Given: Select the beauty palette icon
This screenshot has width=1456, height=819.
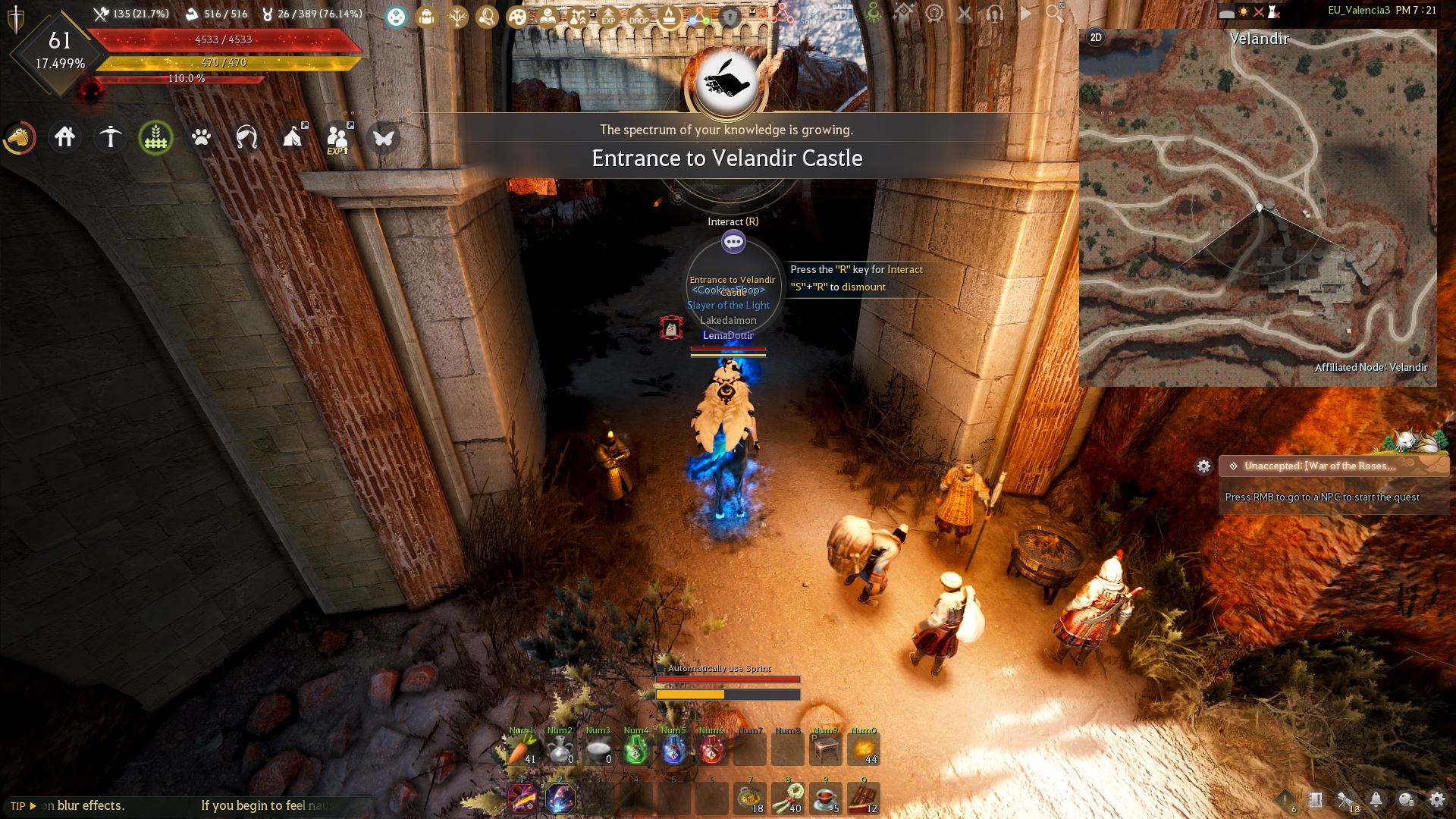Looking at the screenshot, I should coord(518,14).
